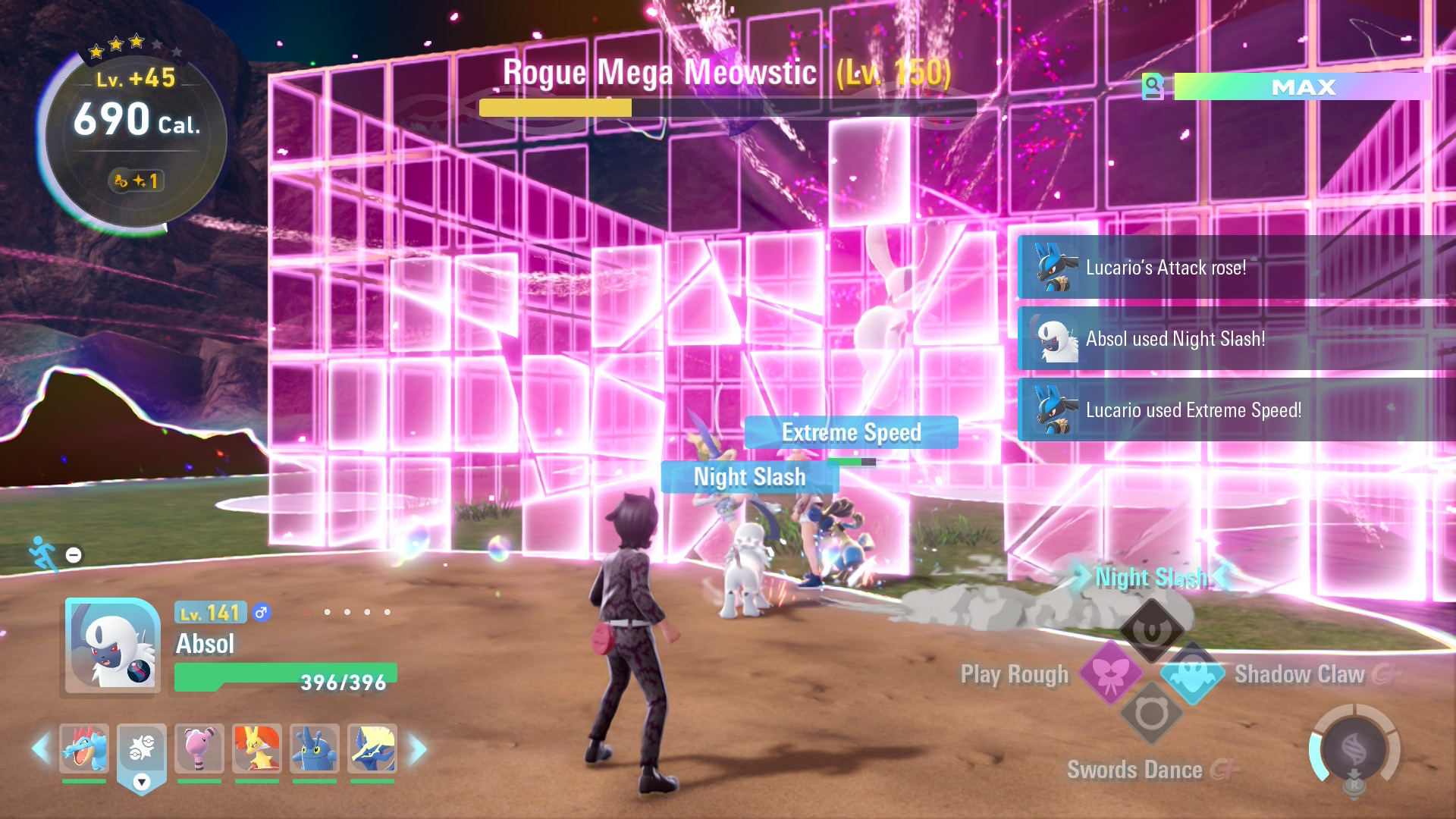Use the Swords Dance move
Screen dimensions: 1456x819
[1152, 714]
